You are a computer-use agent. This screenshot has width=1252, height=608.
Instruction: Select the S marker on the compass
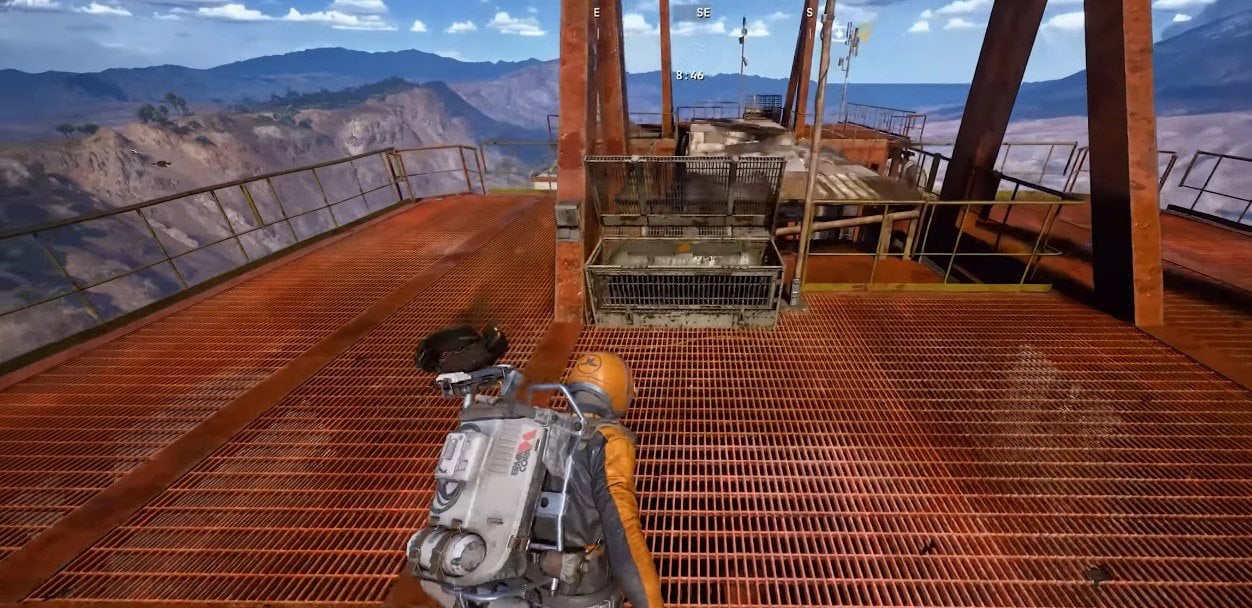[x=809, y=13]
